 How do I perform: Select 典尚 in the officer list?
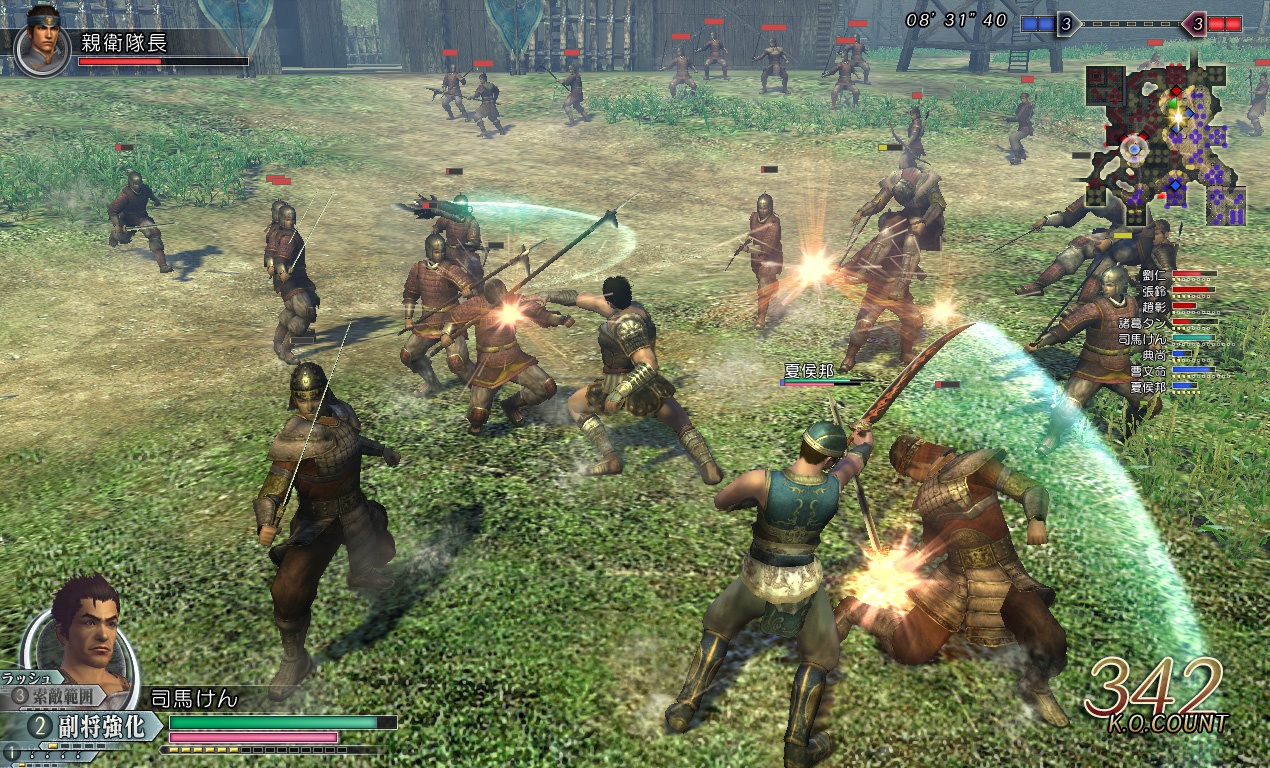[x=1155, y=354]
